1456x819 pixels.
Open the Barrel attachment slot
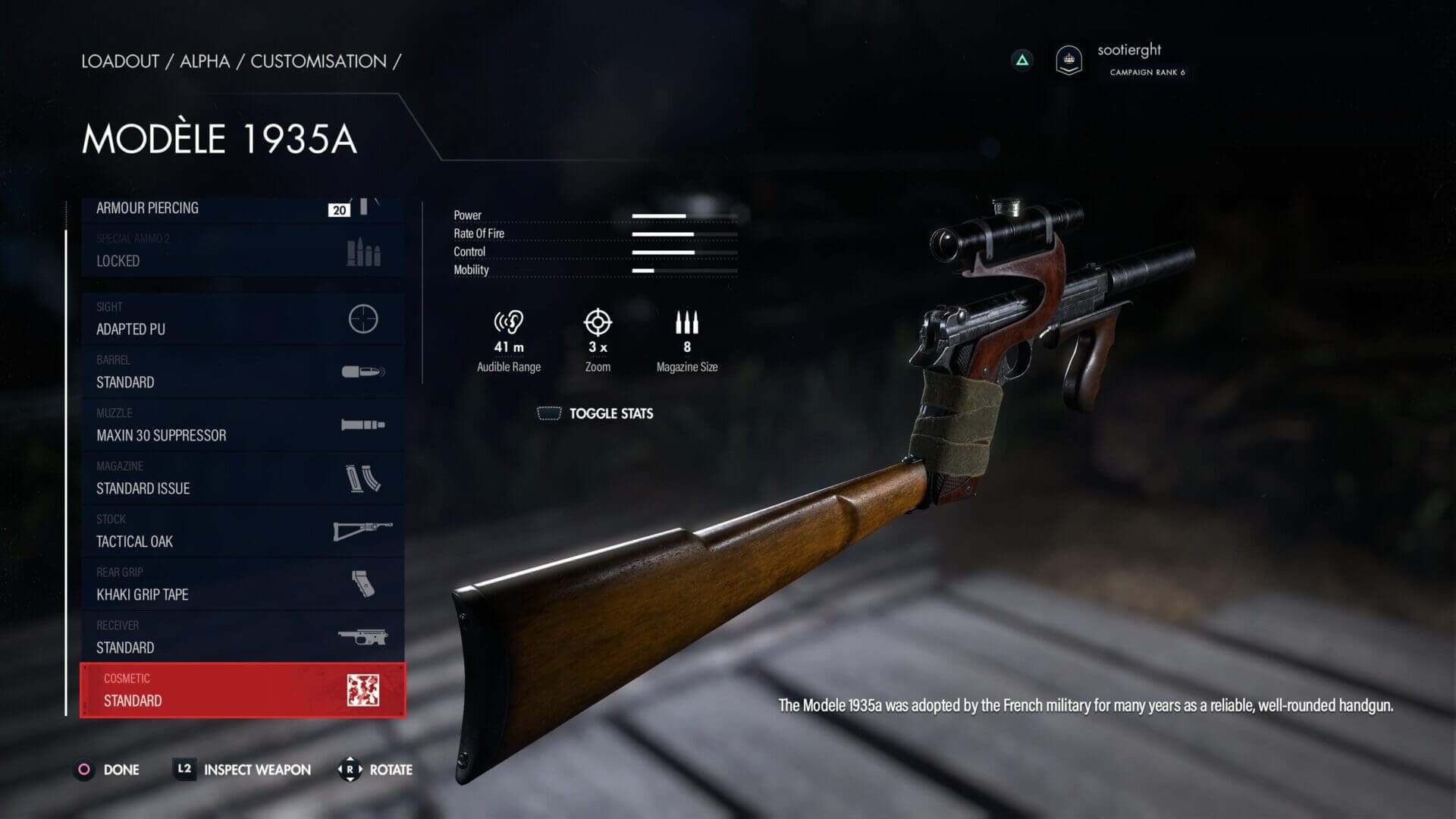[241, 372]
